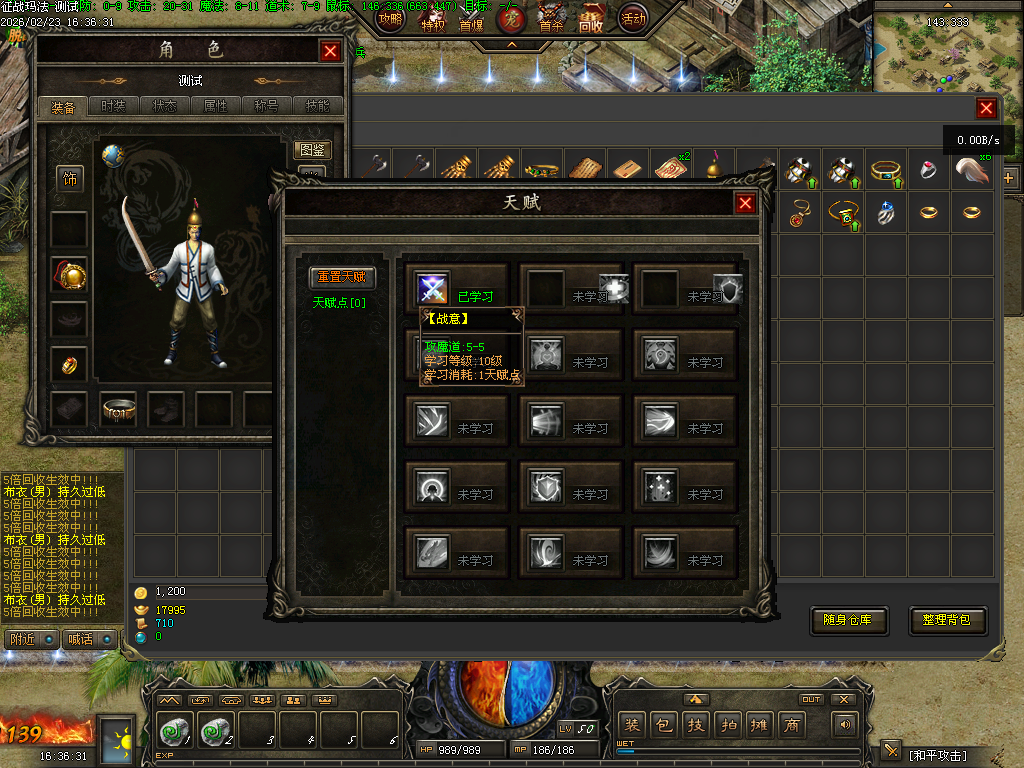
Task: Open the 商 shop button in bottom bar
Action: click(x=791, y=725)
